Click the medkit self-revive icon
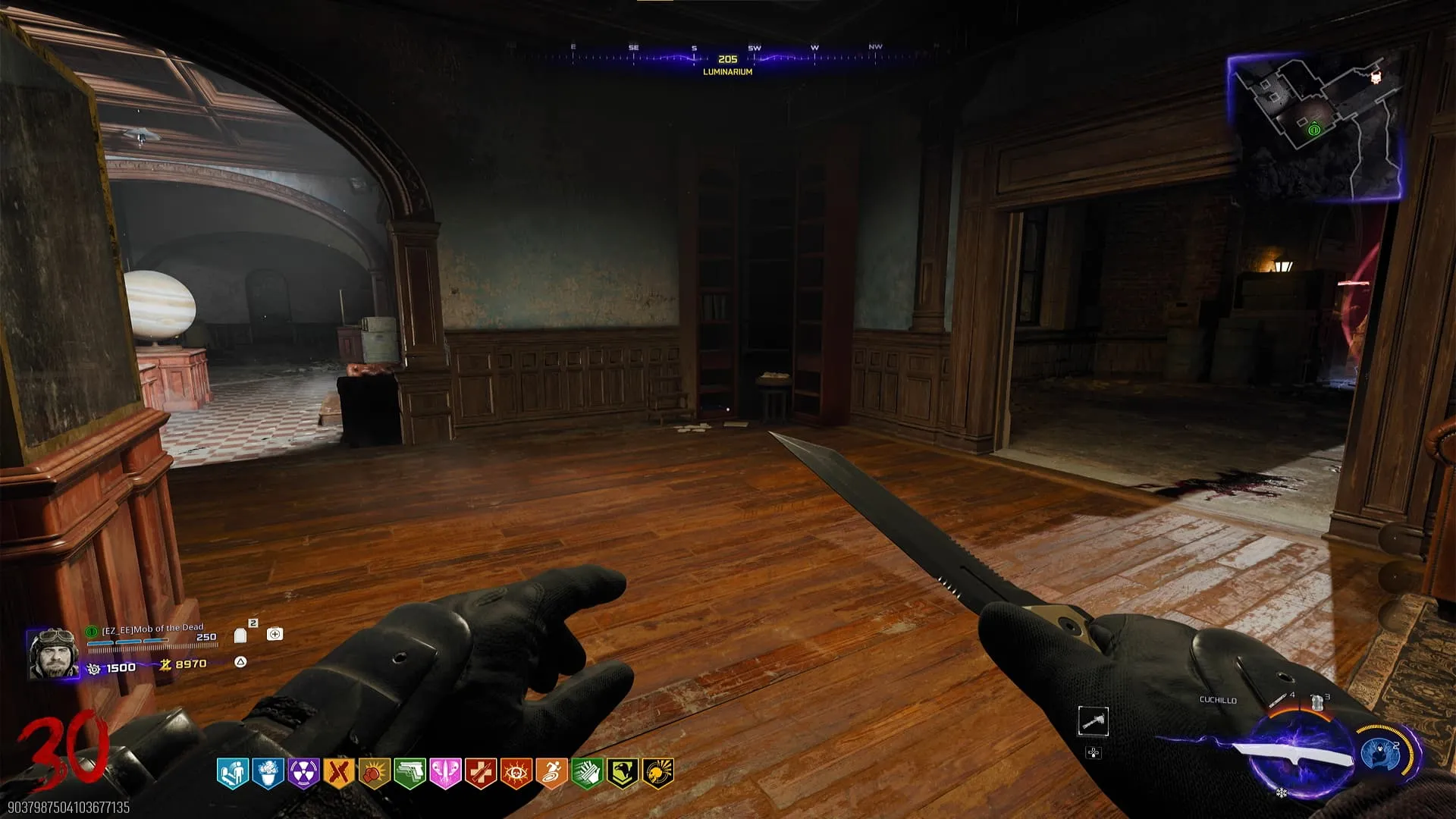This screenshot has height=819, width=1456. [x=275, y=634]
